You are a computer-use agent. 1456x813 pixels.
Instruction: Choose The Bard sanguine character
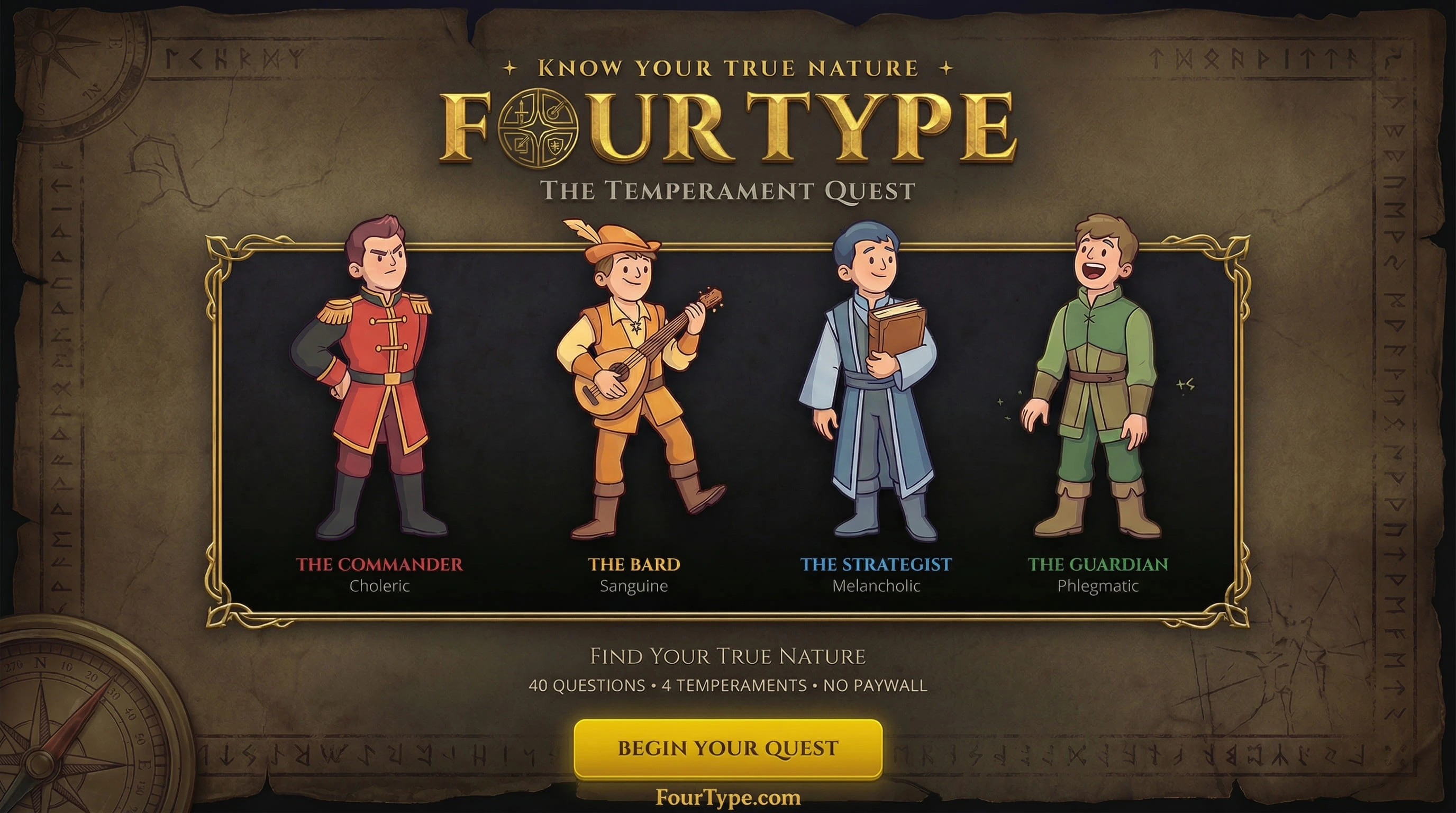[636, 384]
